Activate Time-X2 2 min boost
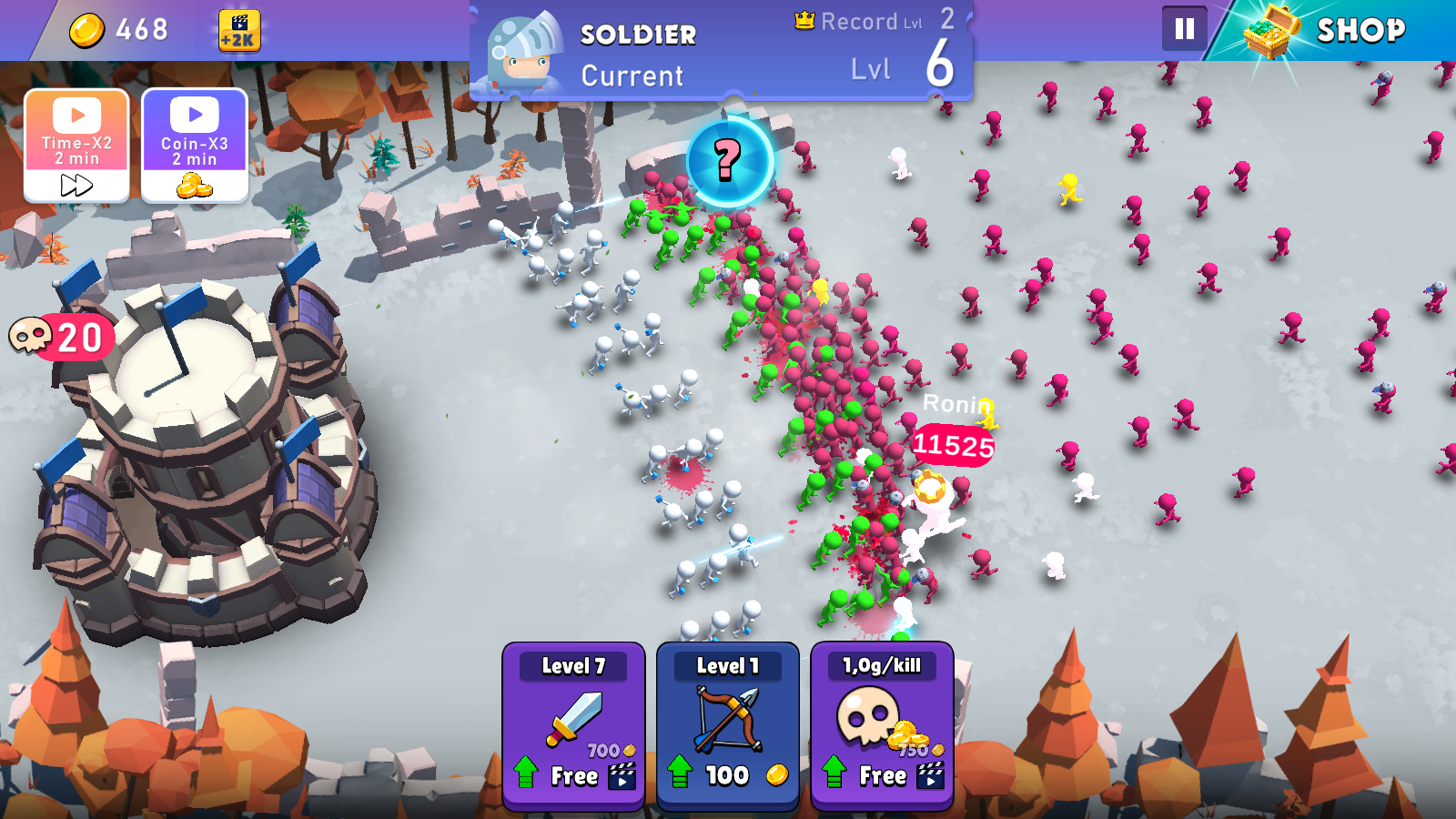The height and width of the screenshot is (819, 1456). click(x=77, y=146)
